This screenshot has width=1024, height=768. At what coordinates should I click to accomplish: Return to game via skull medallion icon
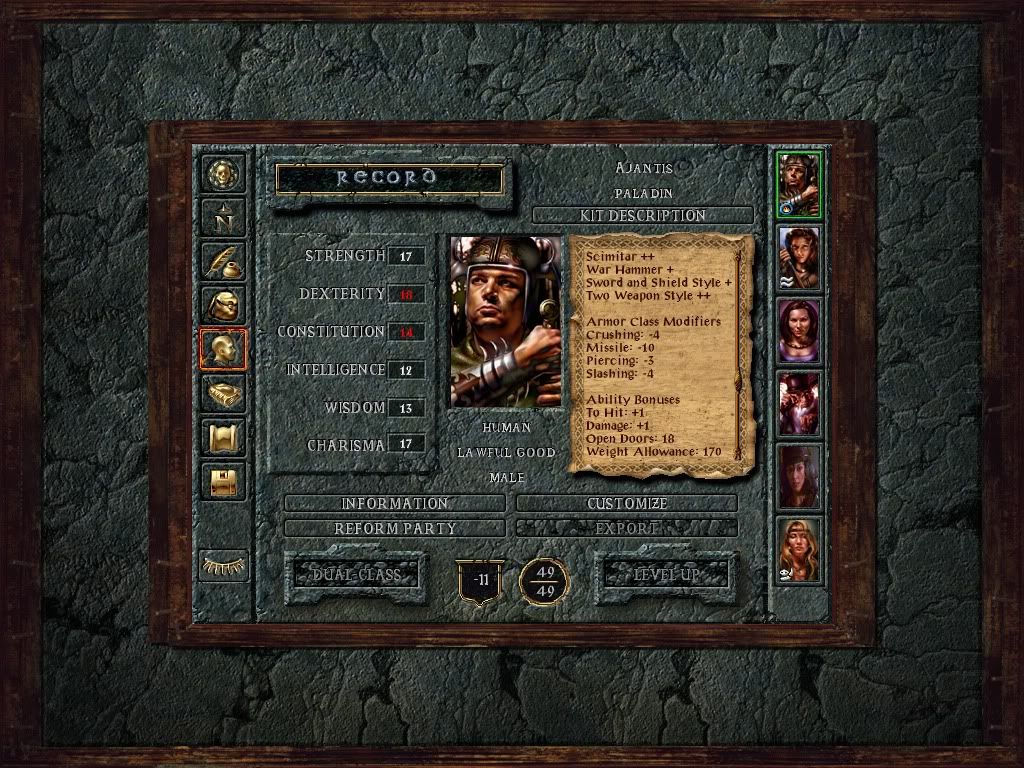223,175
